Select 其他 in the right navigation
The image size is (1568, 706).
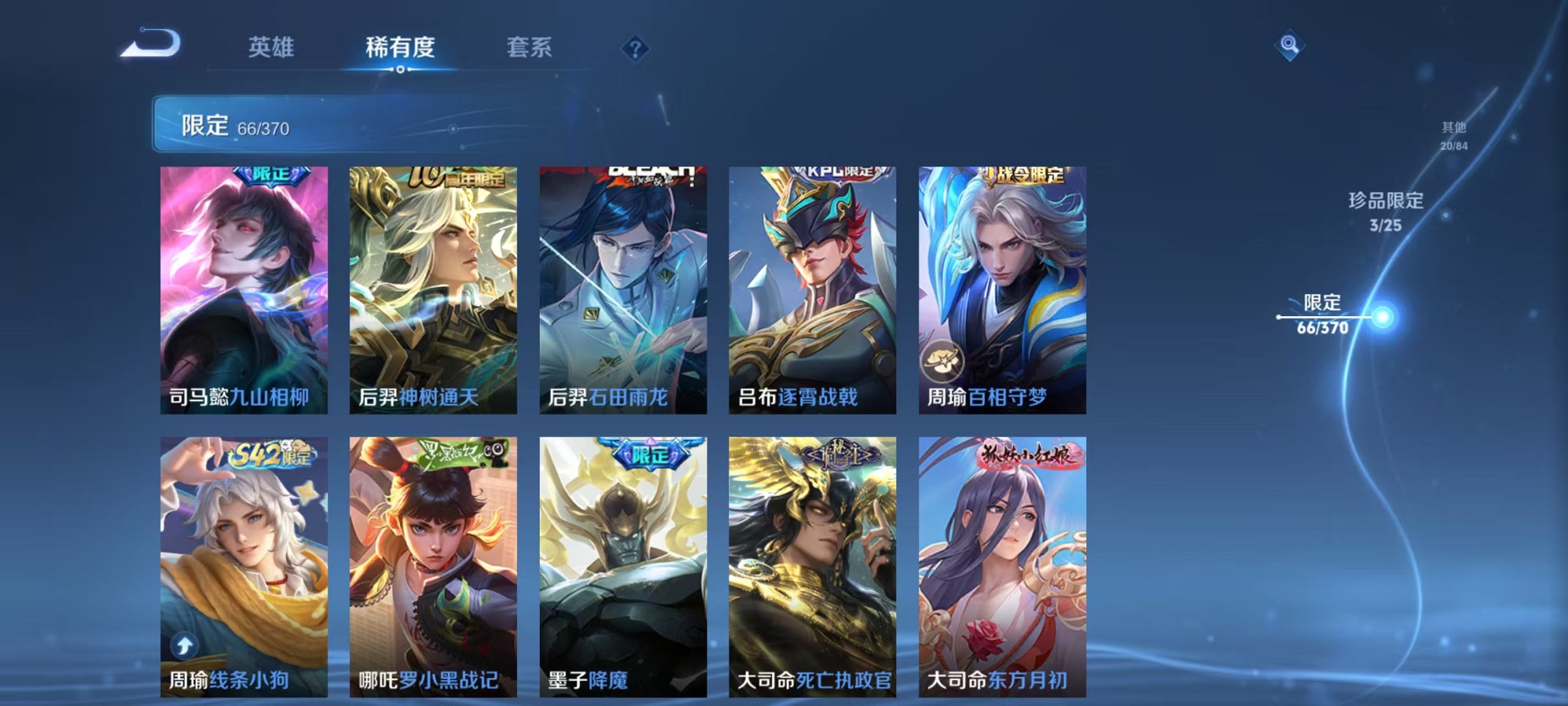pos(1455,134)
